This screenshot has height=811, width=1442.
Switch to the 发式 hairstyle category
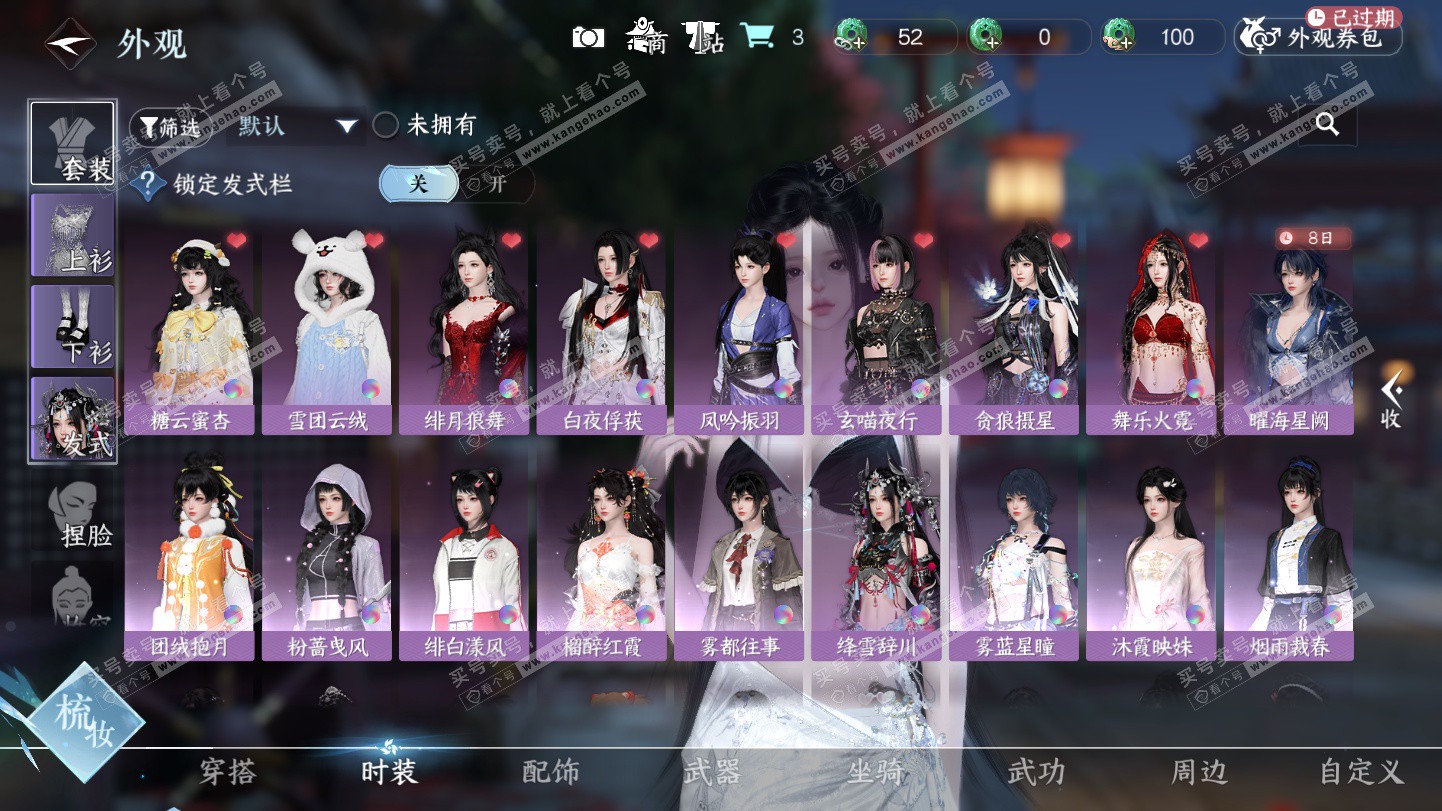[72, 419]
